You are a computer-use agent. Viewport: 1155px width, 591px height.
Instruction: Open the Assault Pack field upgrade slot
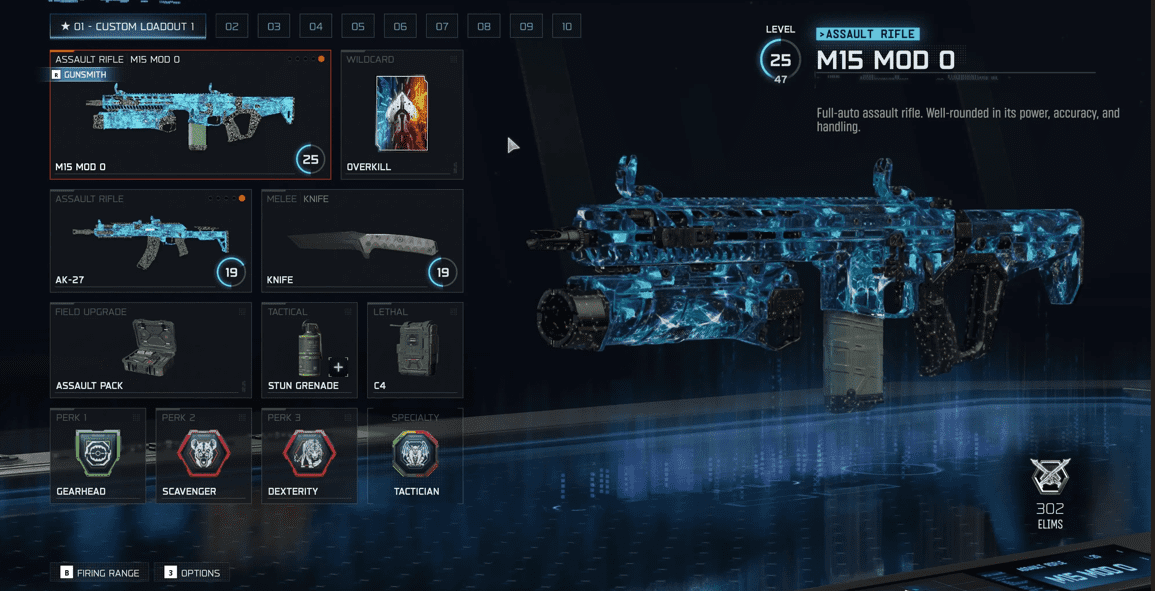(x=150, y=350)
